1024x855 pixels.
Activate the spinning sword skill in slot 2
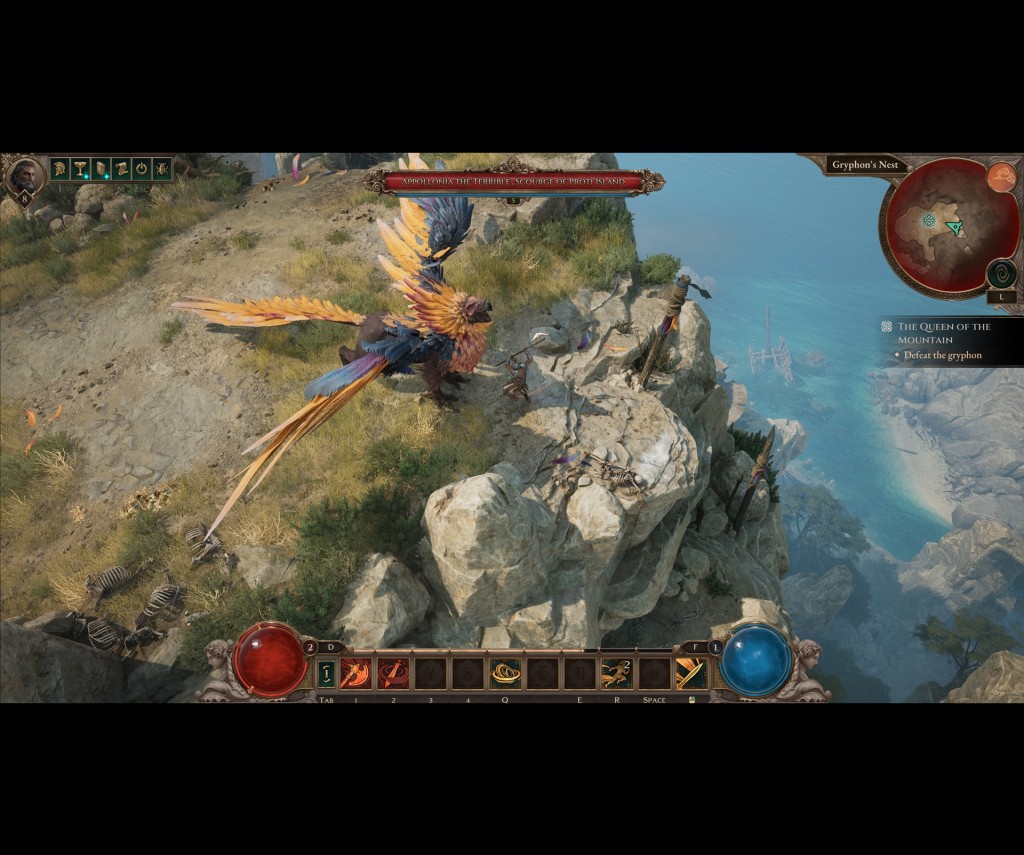393,673
